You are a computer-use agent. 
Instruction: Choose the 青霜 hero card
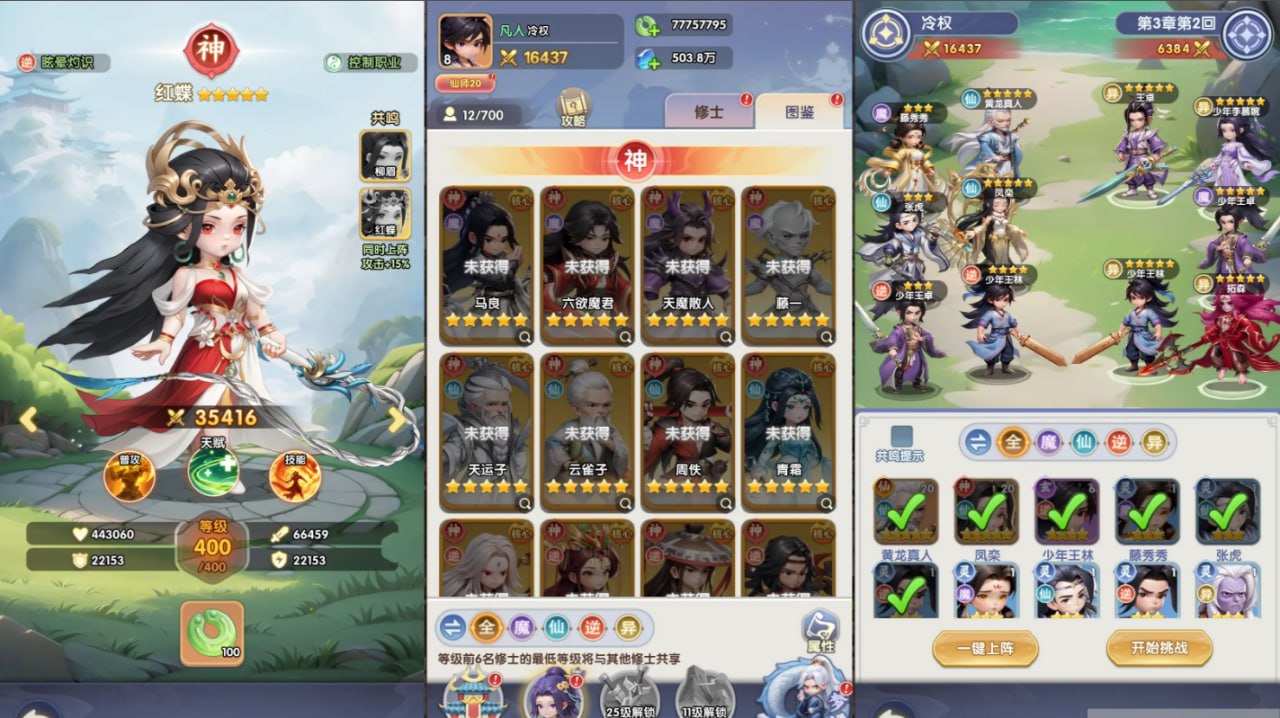(x=787, y=431)
